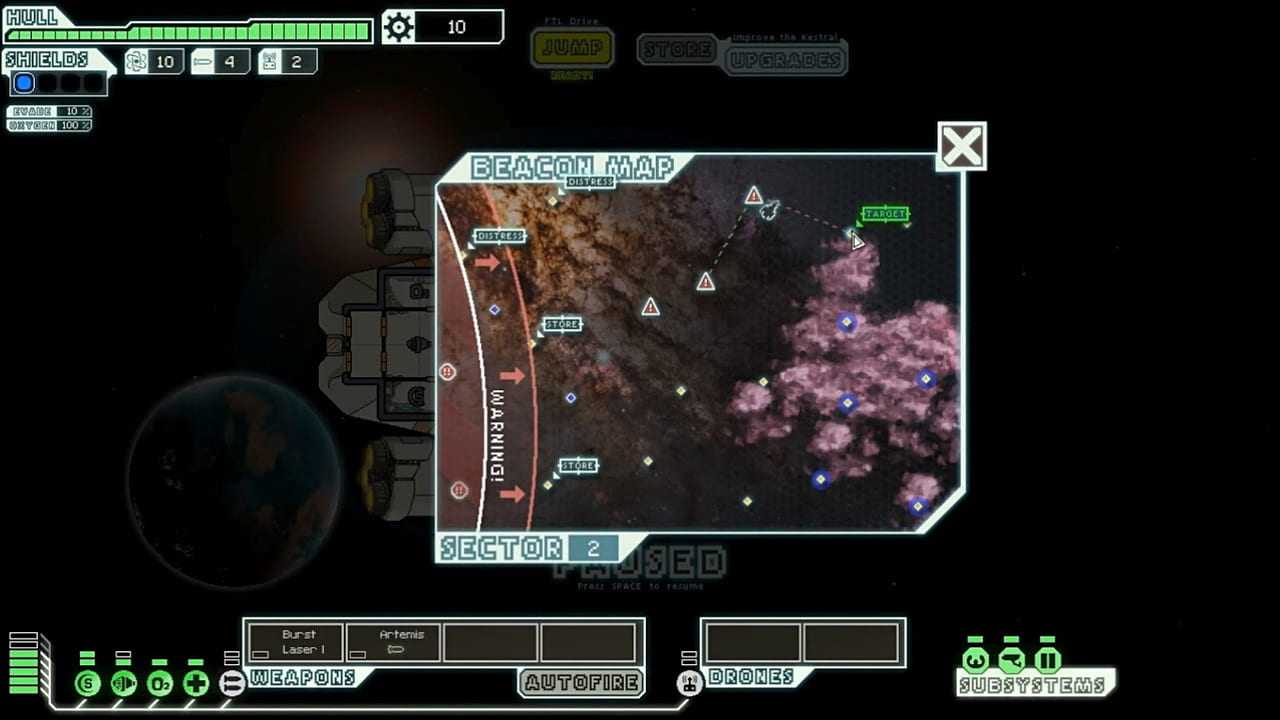Image resolution: width=1280 pixels, height=720 pixels.
Task: Select the Doors subsystem icon
Action: click(x=1047, y=660)
